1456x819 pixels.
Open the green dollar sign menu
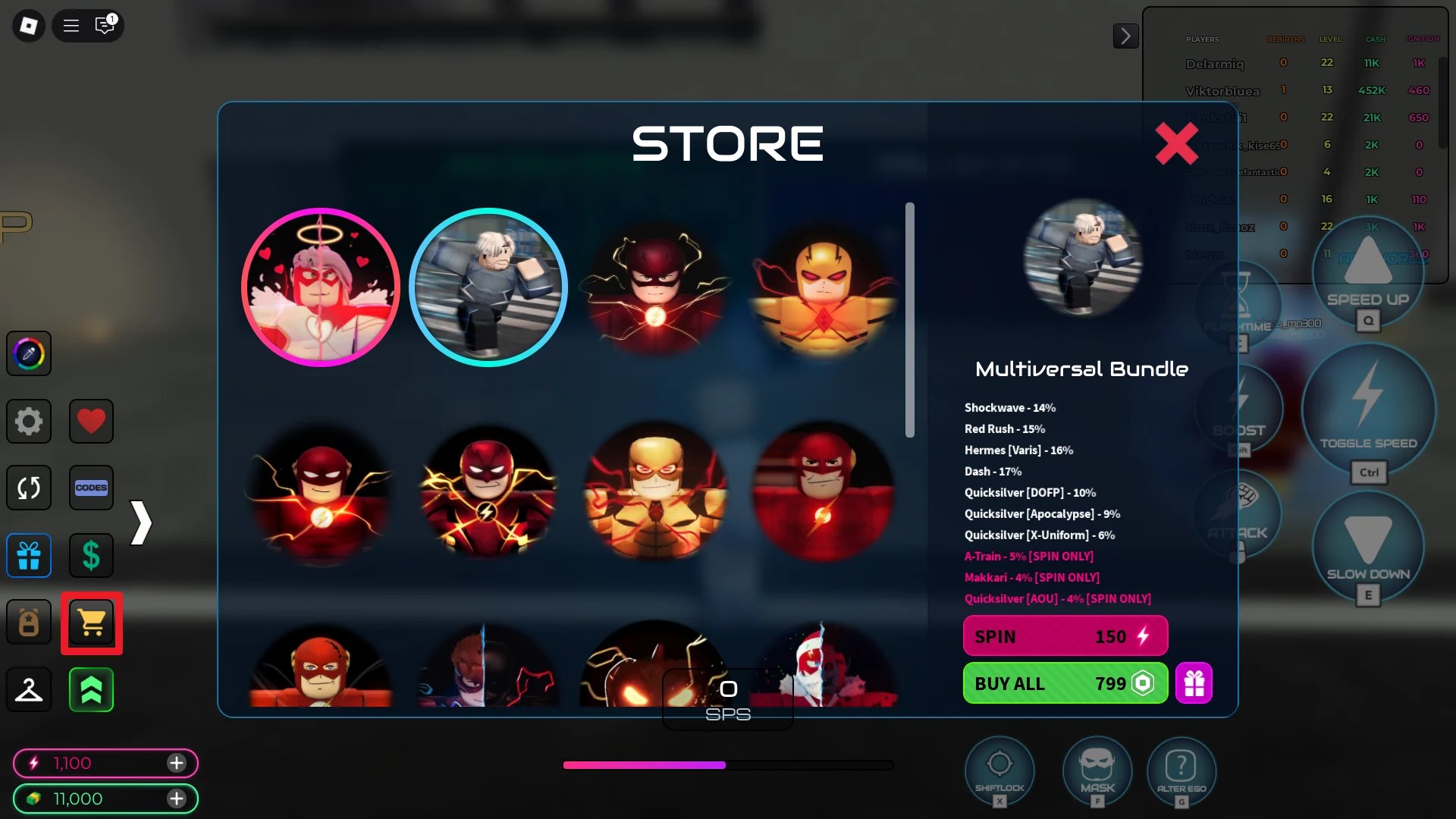[x=91, y=556]
